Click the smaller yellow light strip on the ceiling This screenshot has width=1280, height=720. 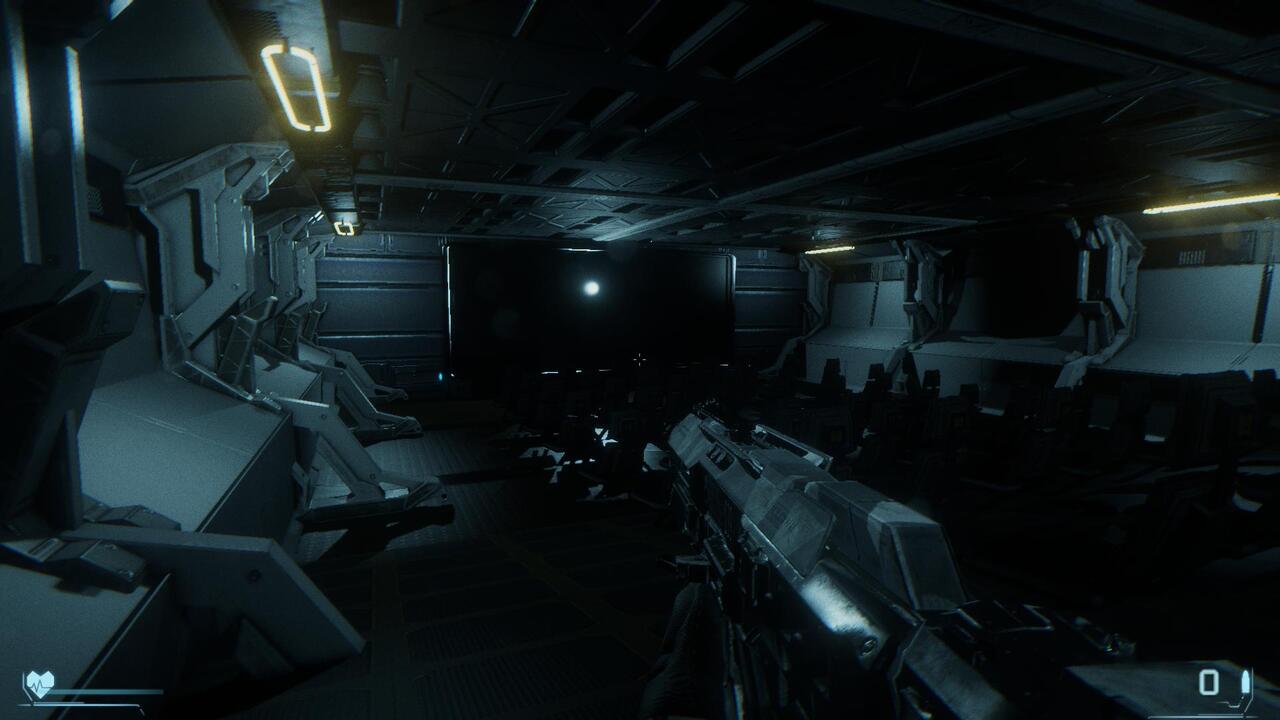(x=345, y=228)
